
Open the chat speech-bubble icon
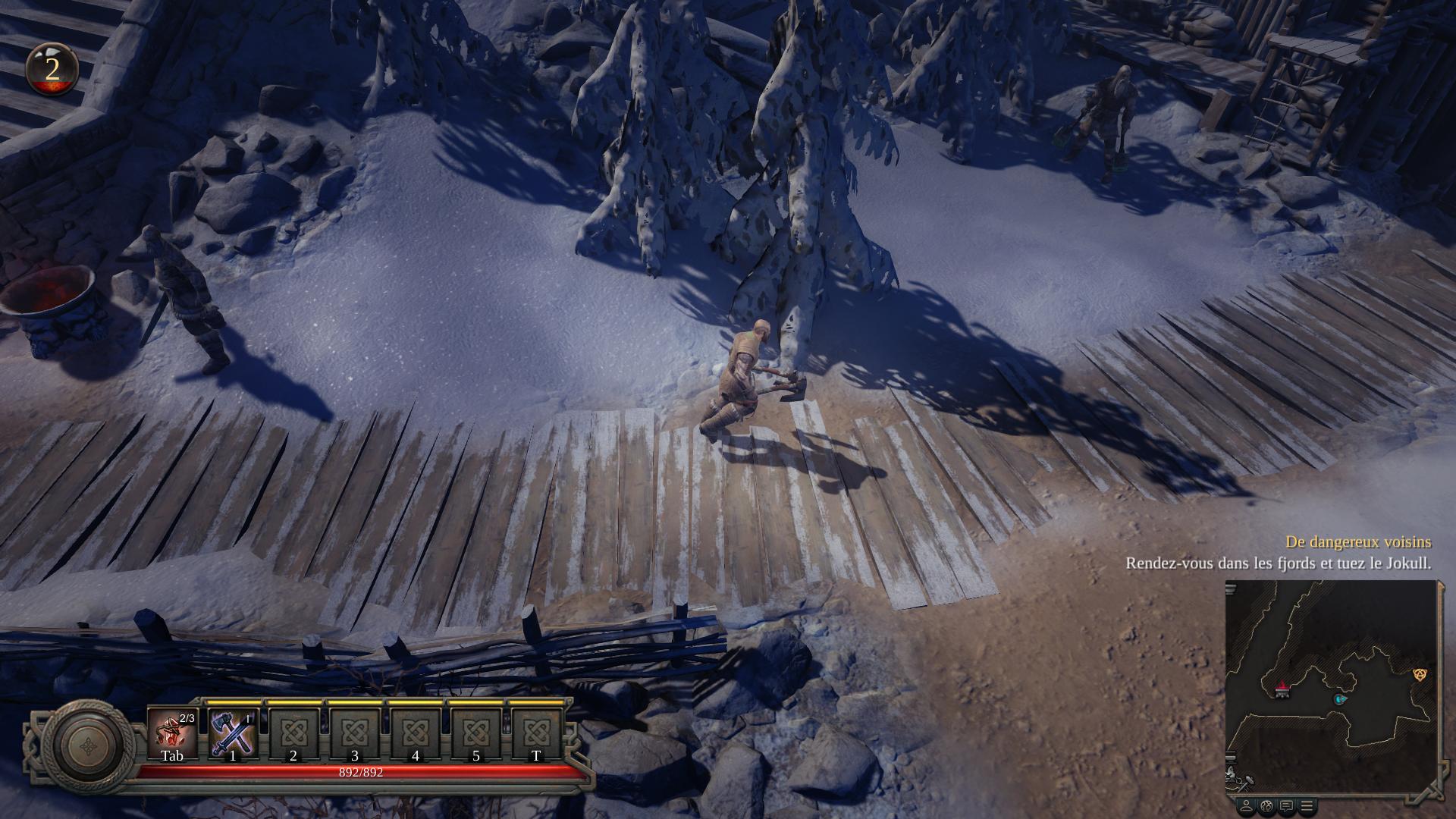[x=1287, y=805]
